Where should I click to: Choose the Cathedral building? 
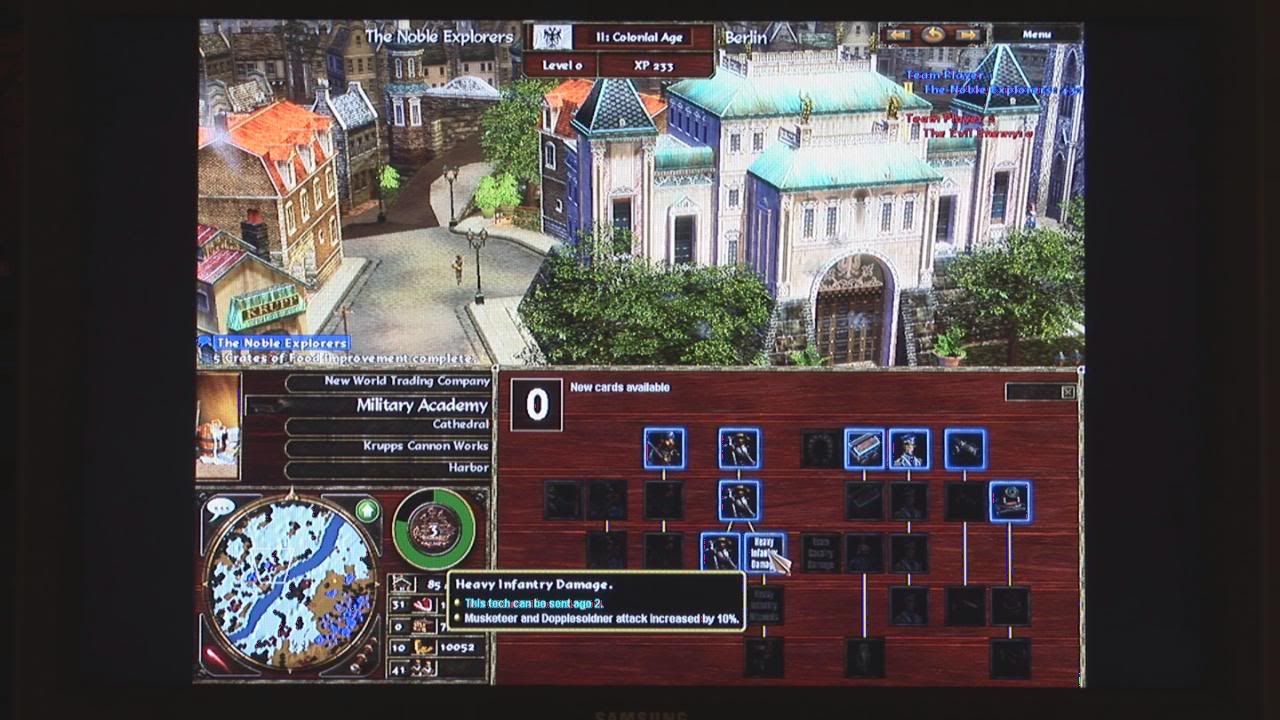[390, 425]
